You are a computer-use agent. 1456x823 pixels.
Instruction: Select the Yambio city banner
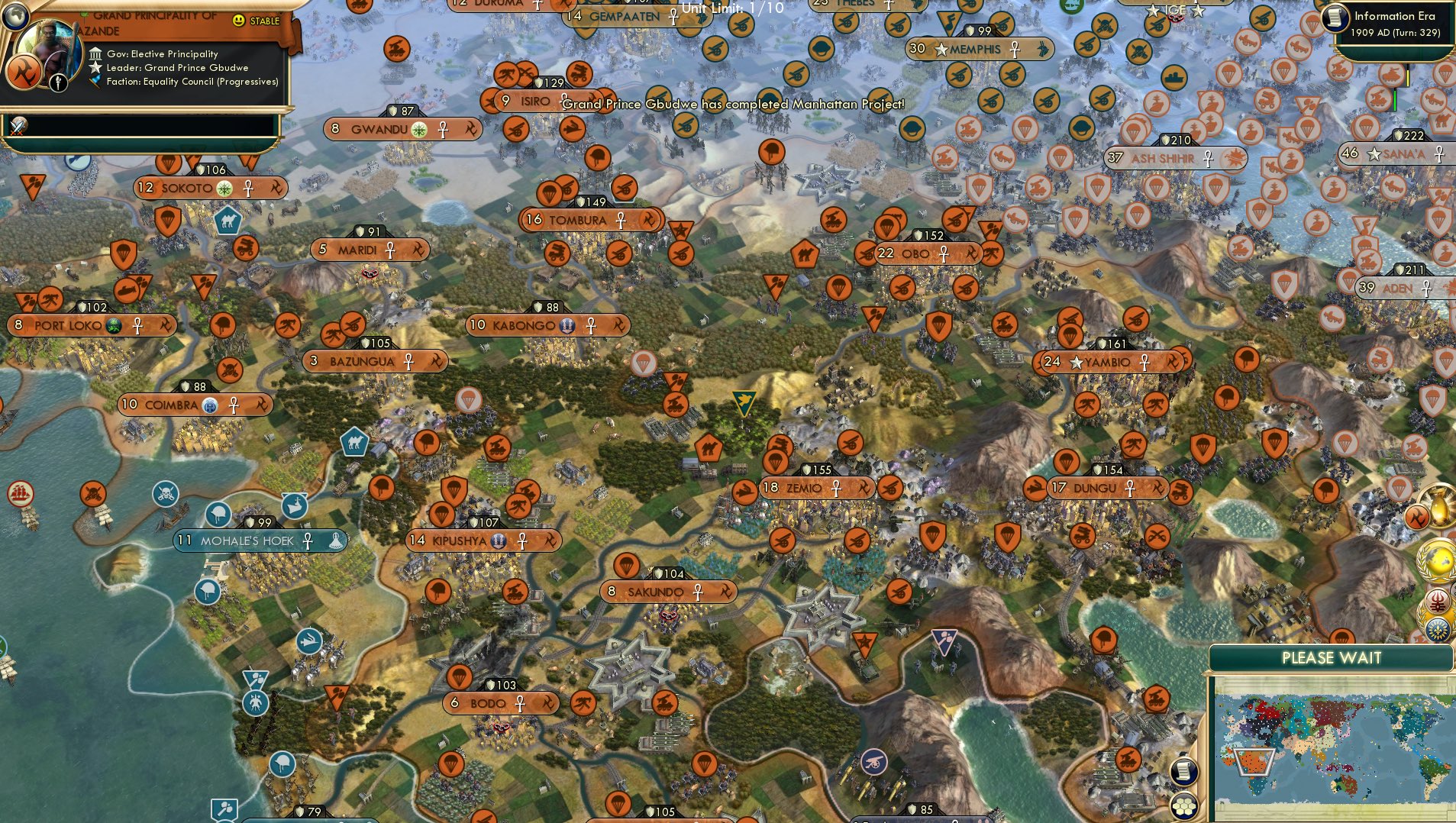(x=1109, y=362)
